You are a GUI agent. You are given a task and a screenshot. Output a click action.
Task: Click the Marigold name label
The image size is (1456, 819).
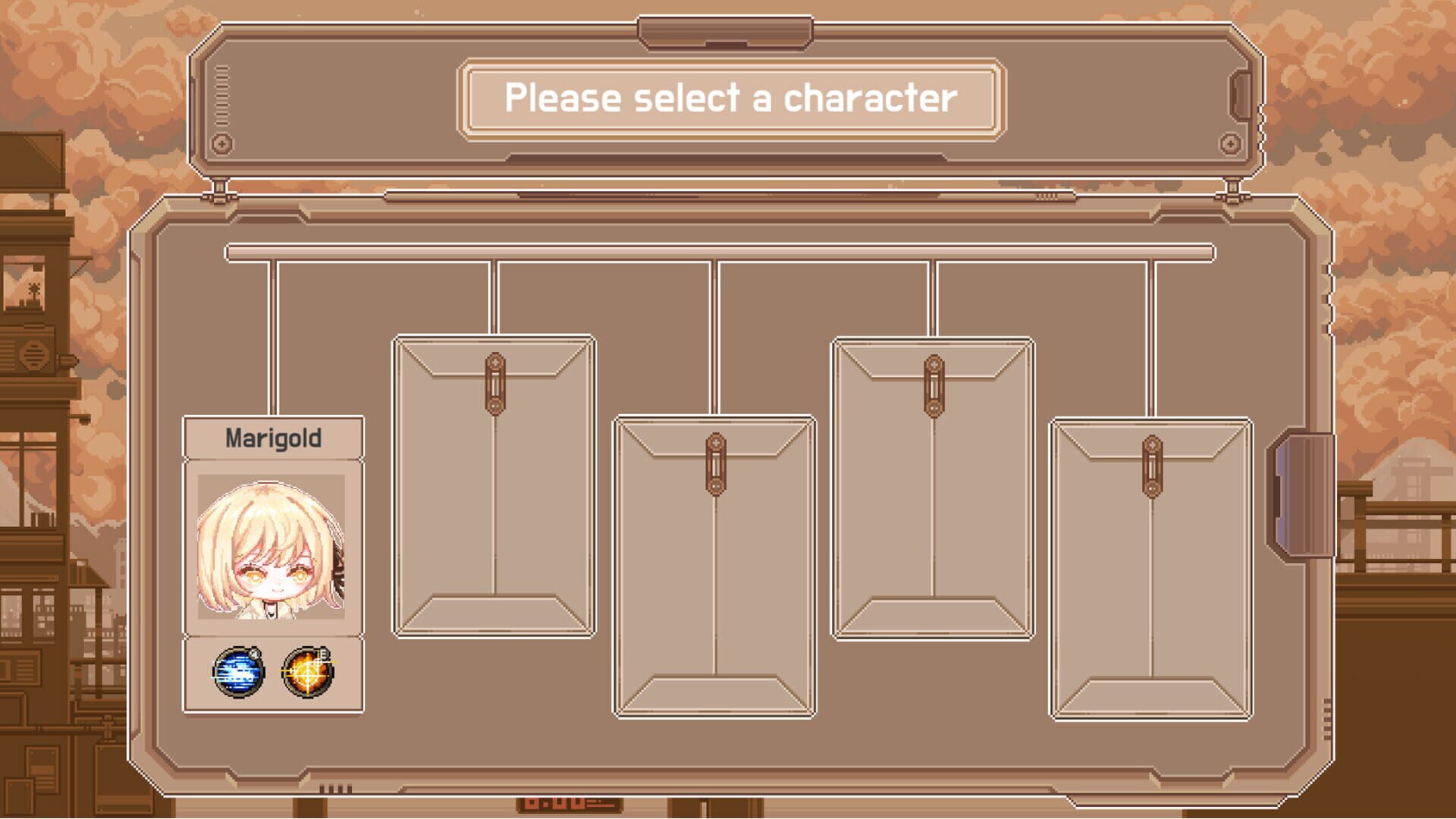275,438
